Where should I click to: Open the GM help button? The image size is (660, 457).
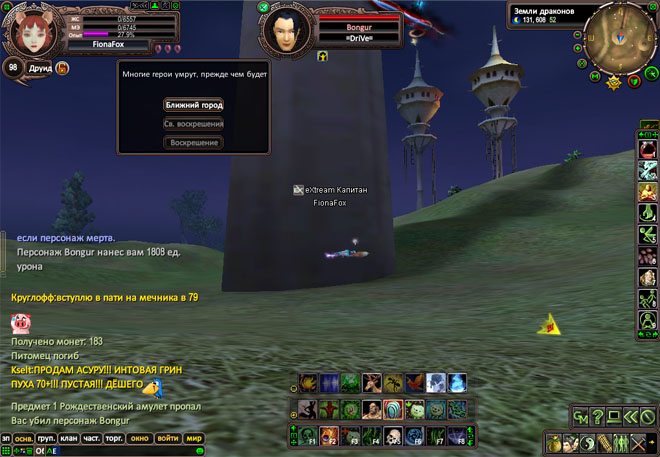(580, 417)
